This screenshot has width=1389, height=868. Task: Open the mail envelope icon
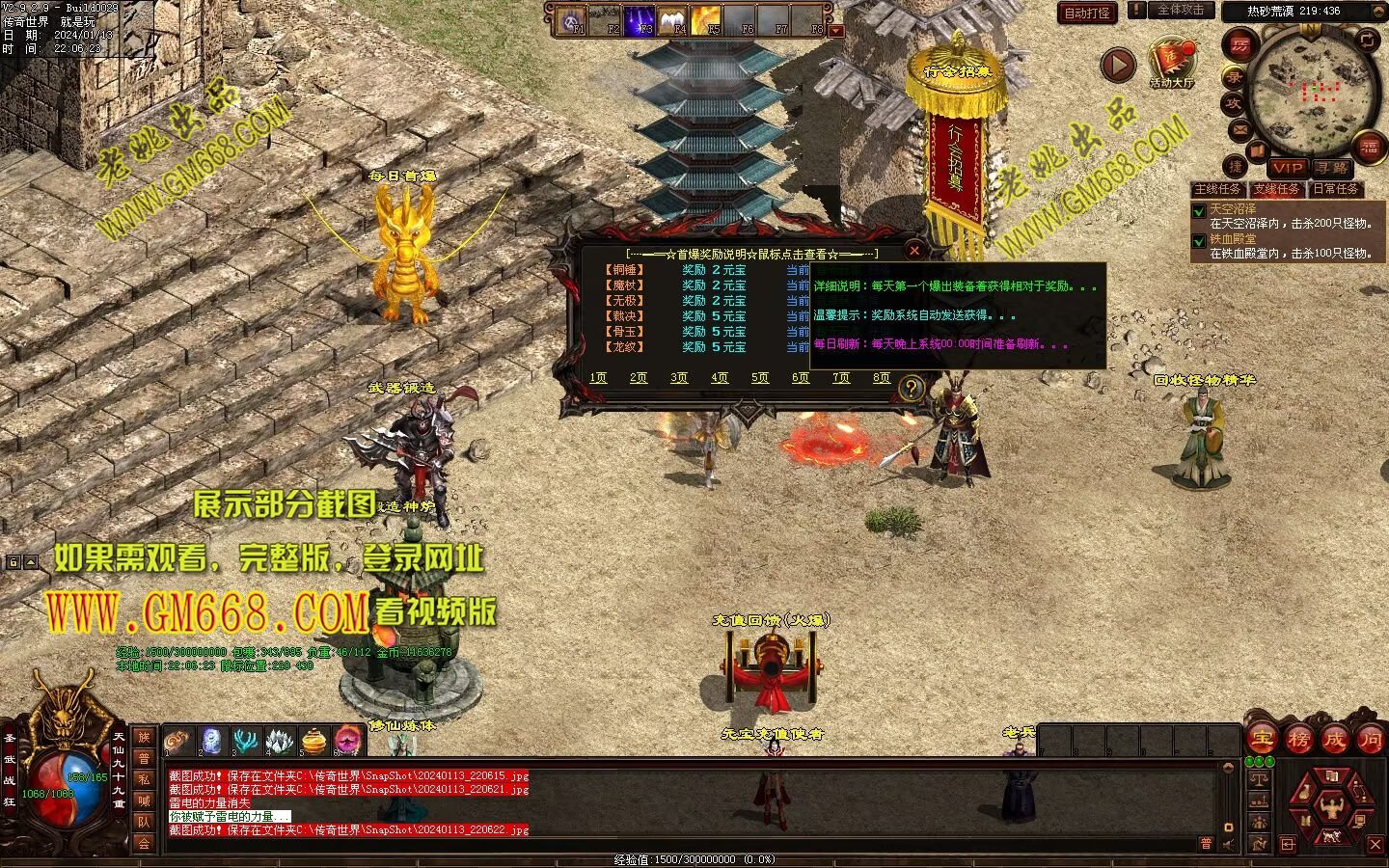[x=1240, y=130]
